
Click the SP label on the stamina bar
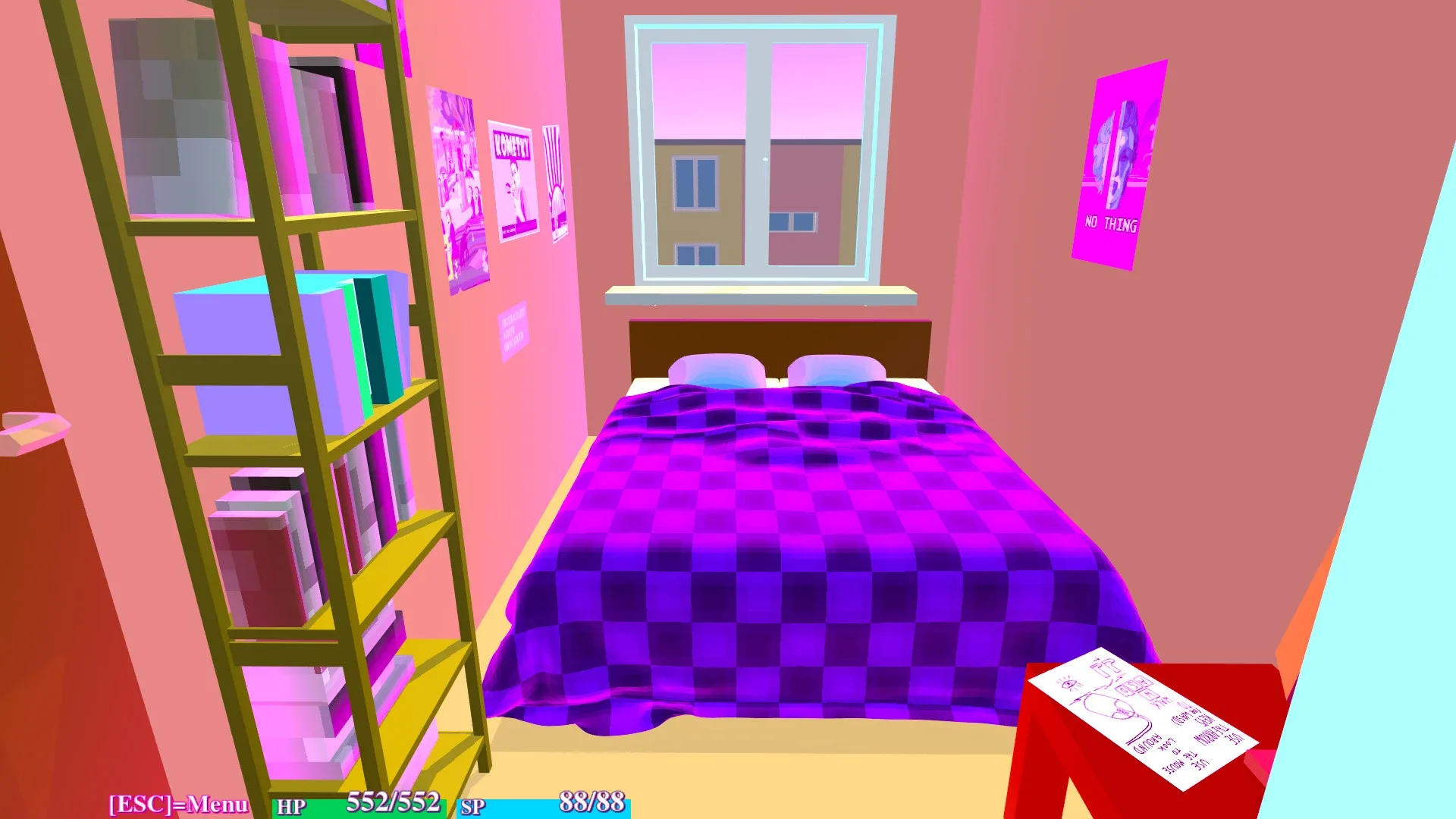click(x=474, y=808)
